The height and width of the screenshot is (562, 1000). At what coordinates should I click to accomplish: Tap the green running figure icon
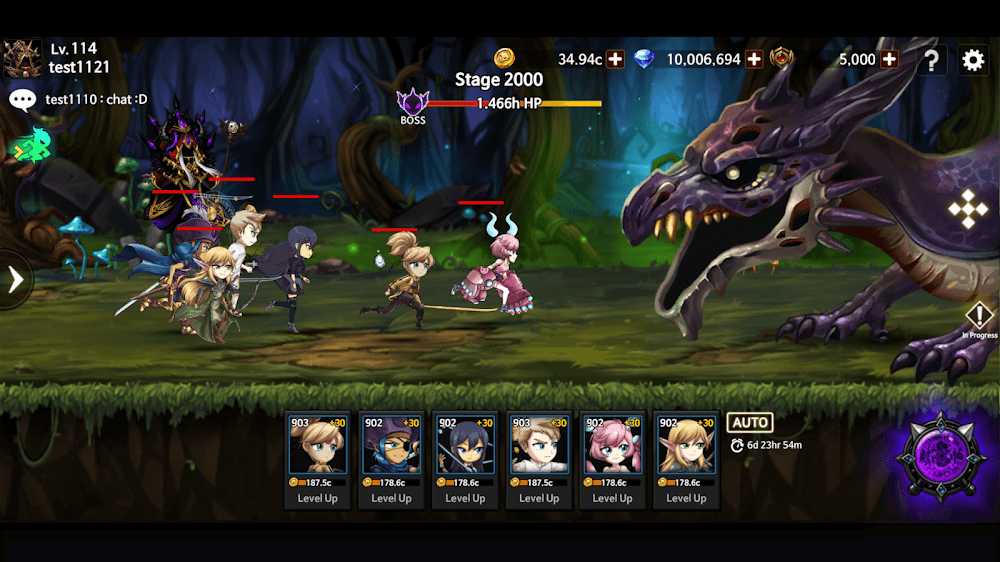[x=30, y=146]
